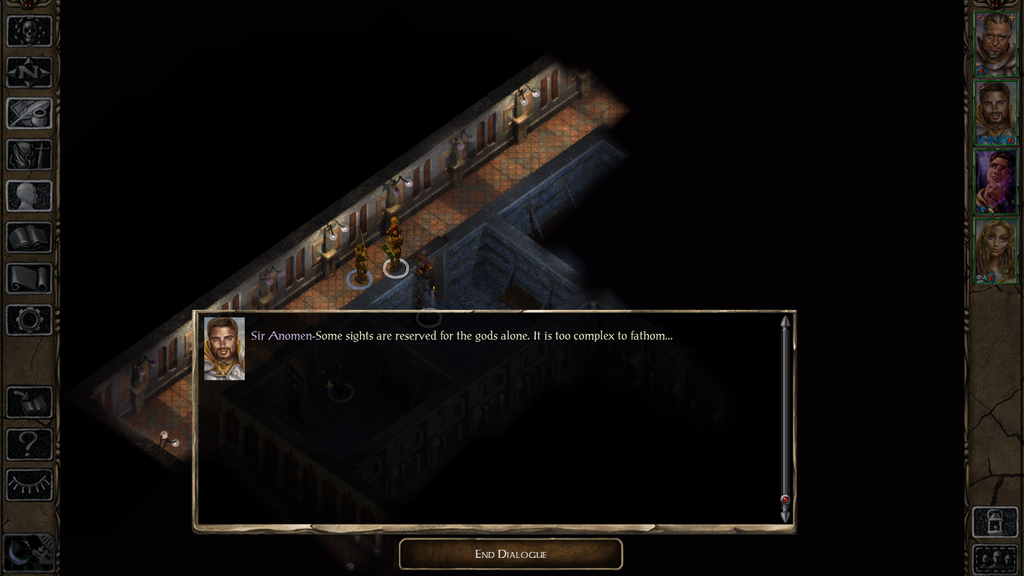Viewport: 1024px width, 576px height.
Task: Click the skull return-to-game icon
Action: click(x=29, y=31)
